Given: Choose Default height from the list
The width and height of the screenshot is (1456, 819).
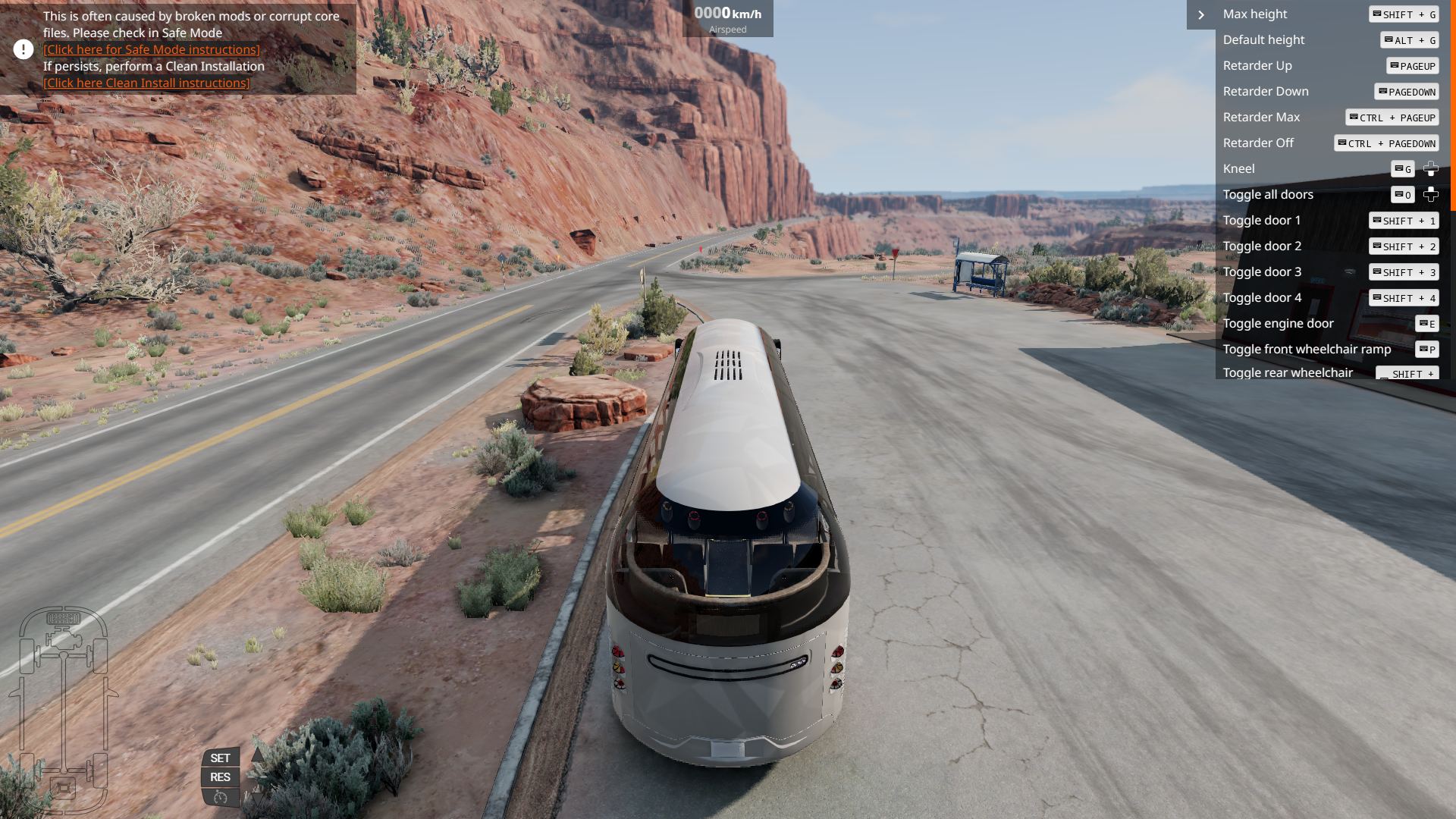Looking at the screenshot, I should point(1263,39).
